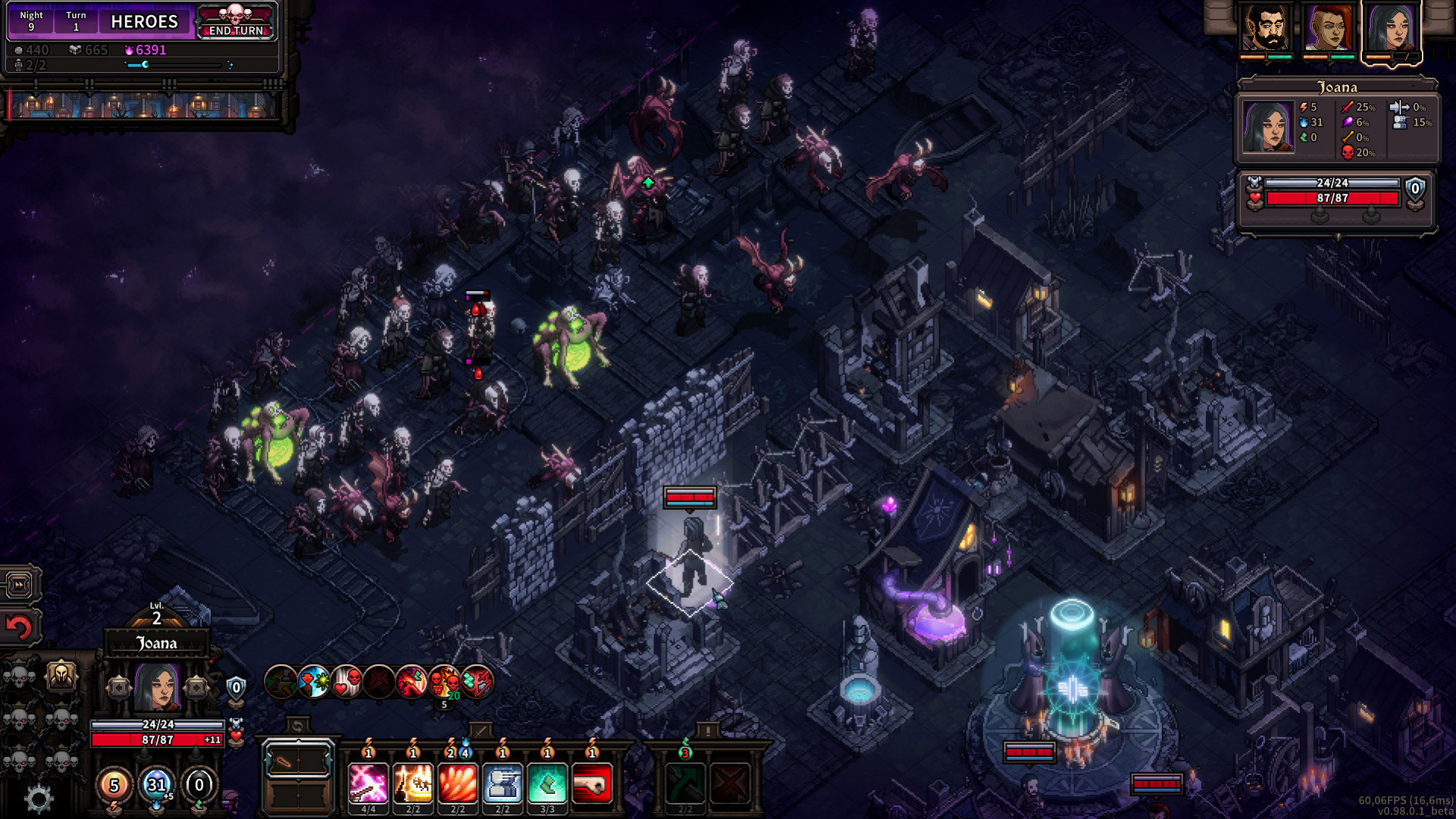Toggle the fast-forward speed button
Image resolution: width=1456 pixels, height=819 pixels.
pyautogui.click(x=20, y=584)
